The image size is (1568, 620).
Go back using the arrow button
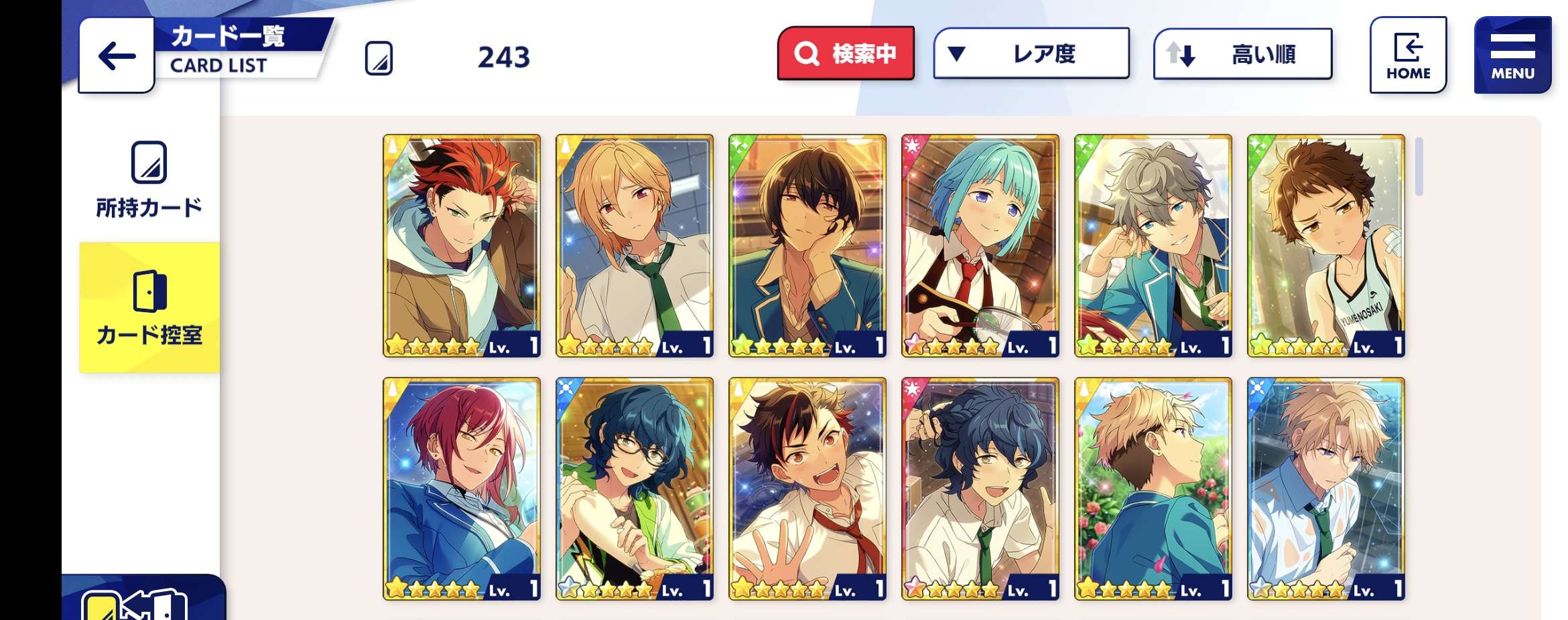[x=117, y=56]
